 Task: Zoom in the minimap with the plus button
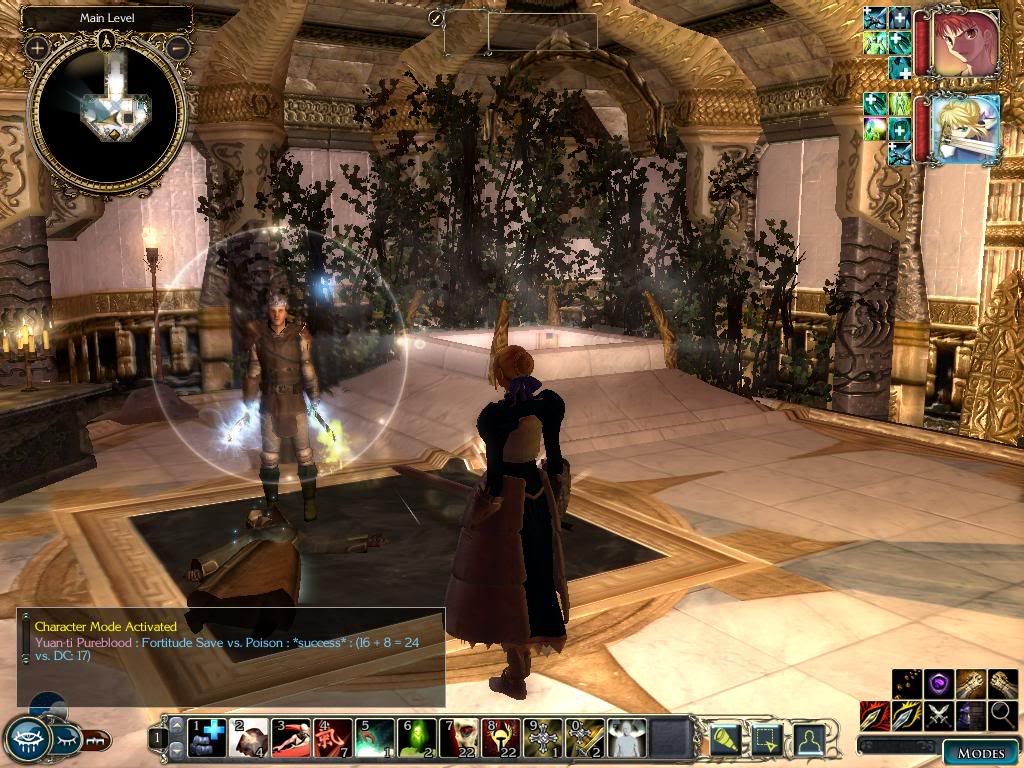tap(38, 47)
